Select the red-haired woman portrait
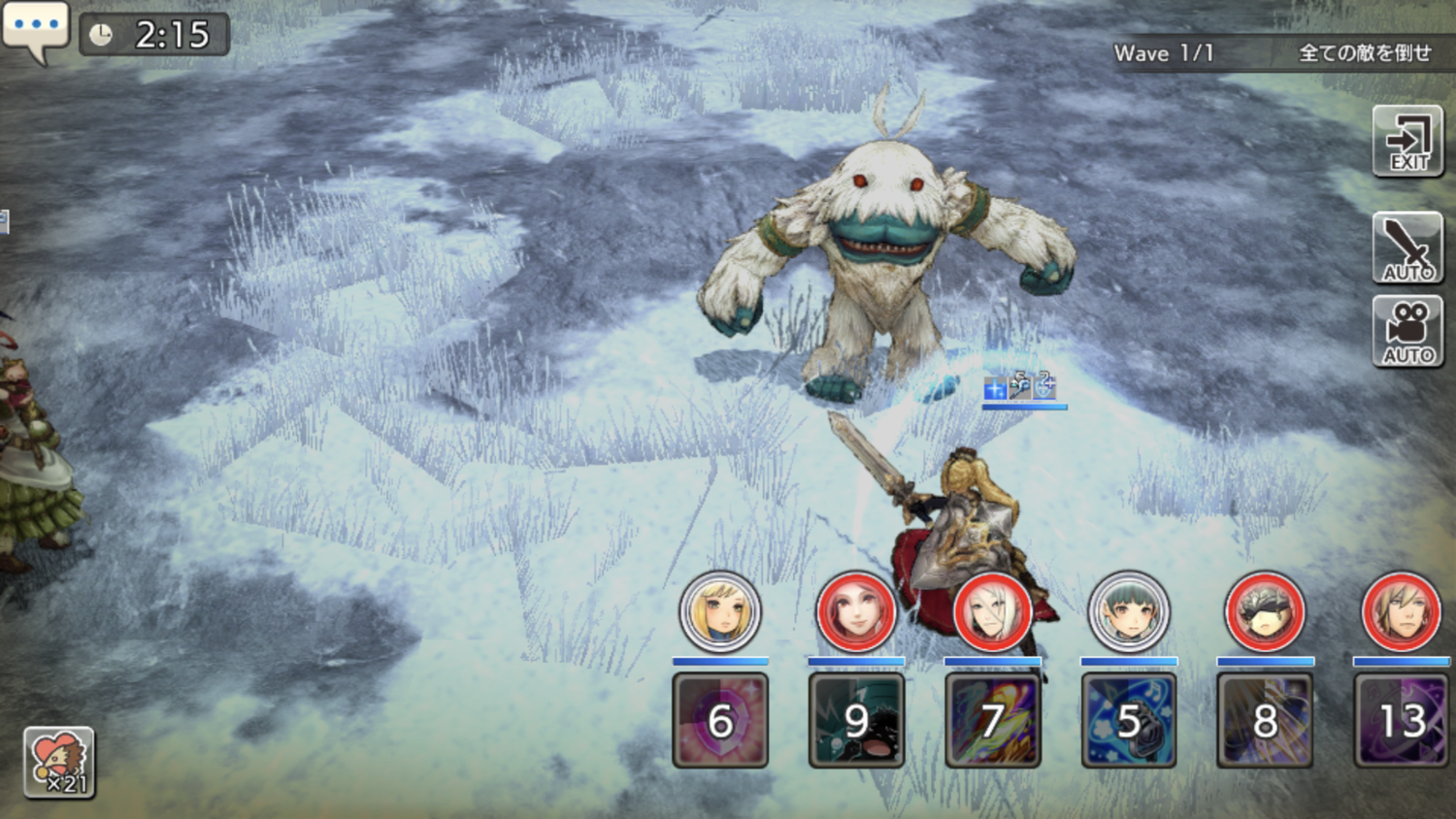 click(x=855, y=611)
